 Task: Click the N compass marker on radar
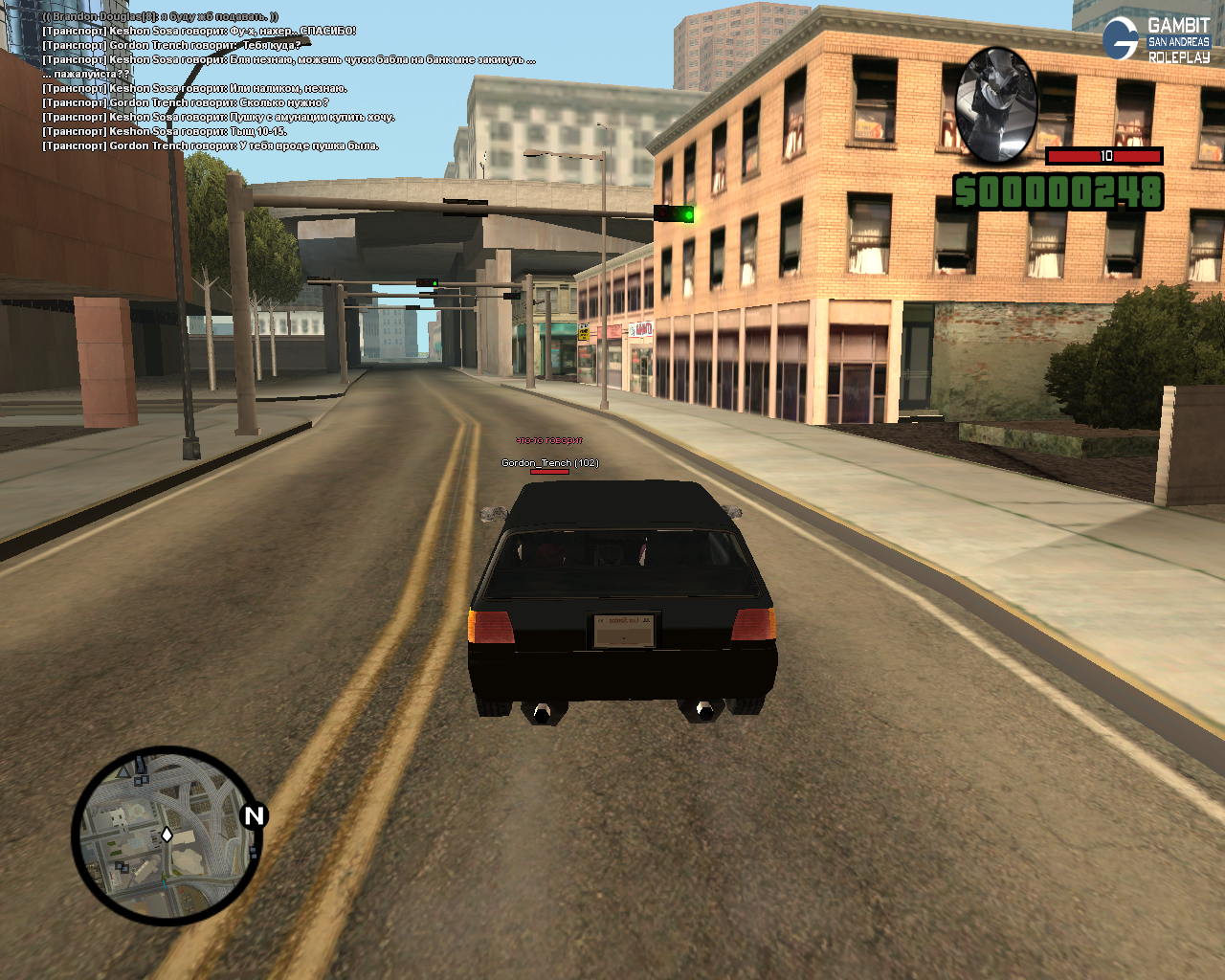pos(254,816)
